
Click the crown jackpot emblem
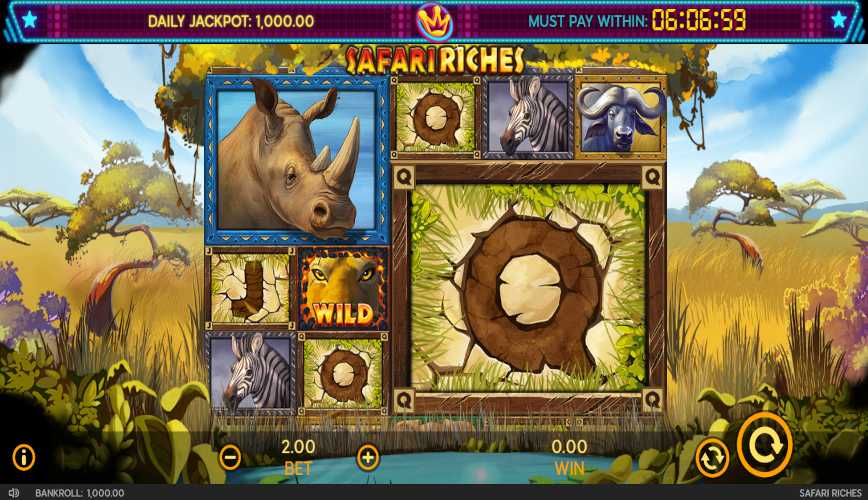[434, 18]
